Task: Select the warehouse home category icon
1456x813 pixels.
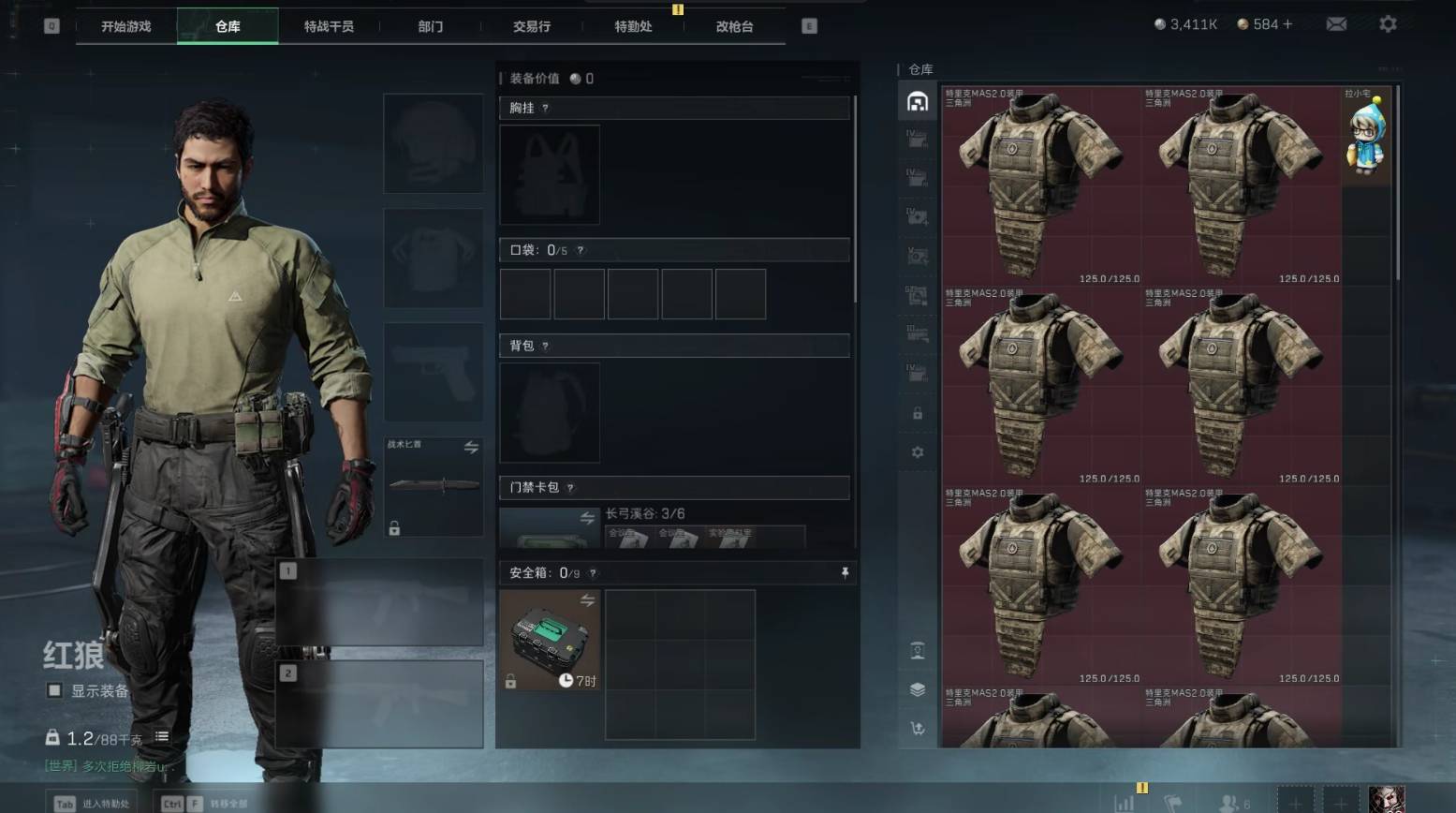Action: coord(918,101)
